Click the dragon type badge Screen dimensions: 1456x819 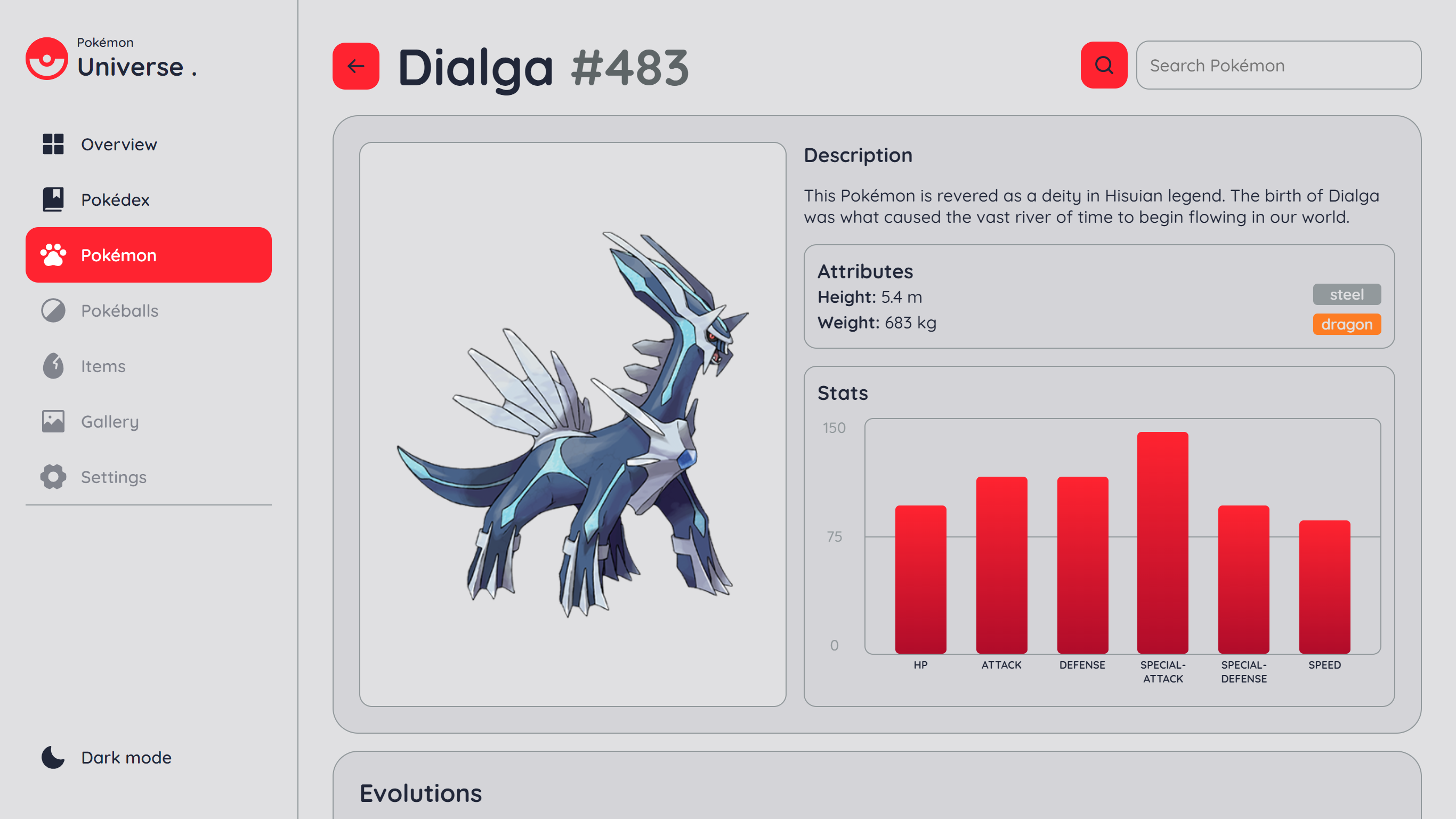pos(1346,325)
